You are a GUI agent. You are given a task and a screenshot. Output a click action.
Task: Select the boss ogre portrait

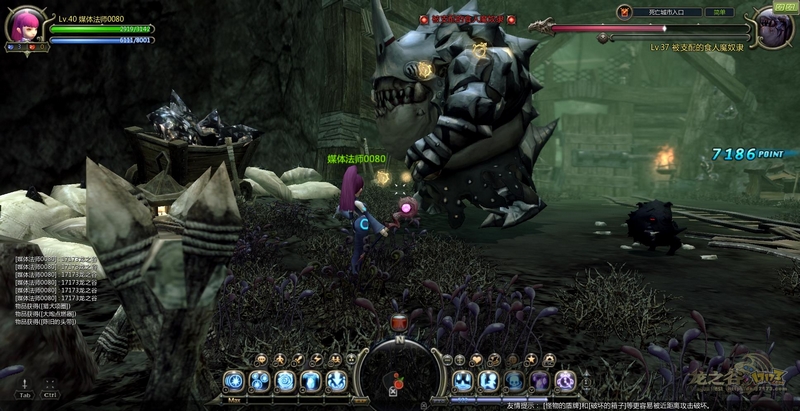pos(773,27)
